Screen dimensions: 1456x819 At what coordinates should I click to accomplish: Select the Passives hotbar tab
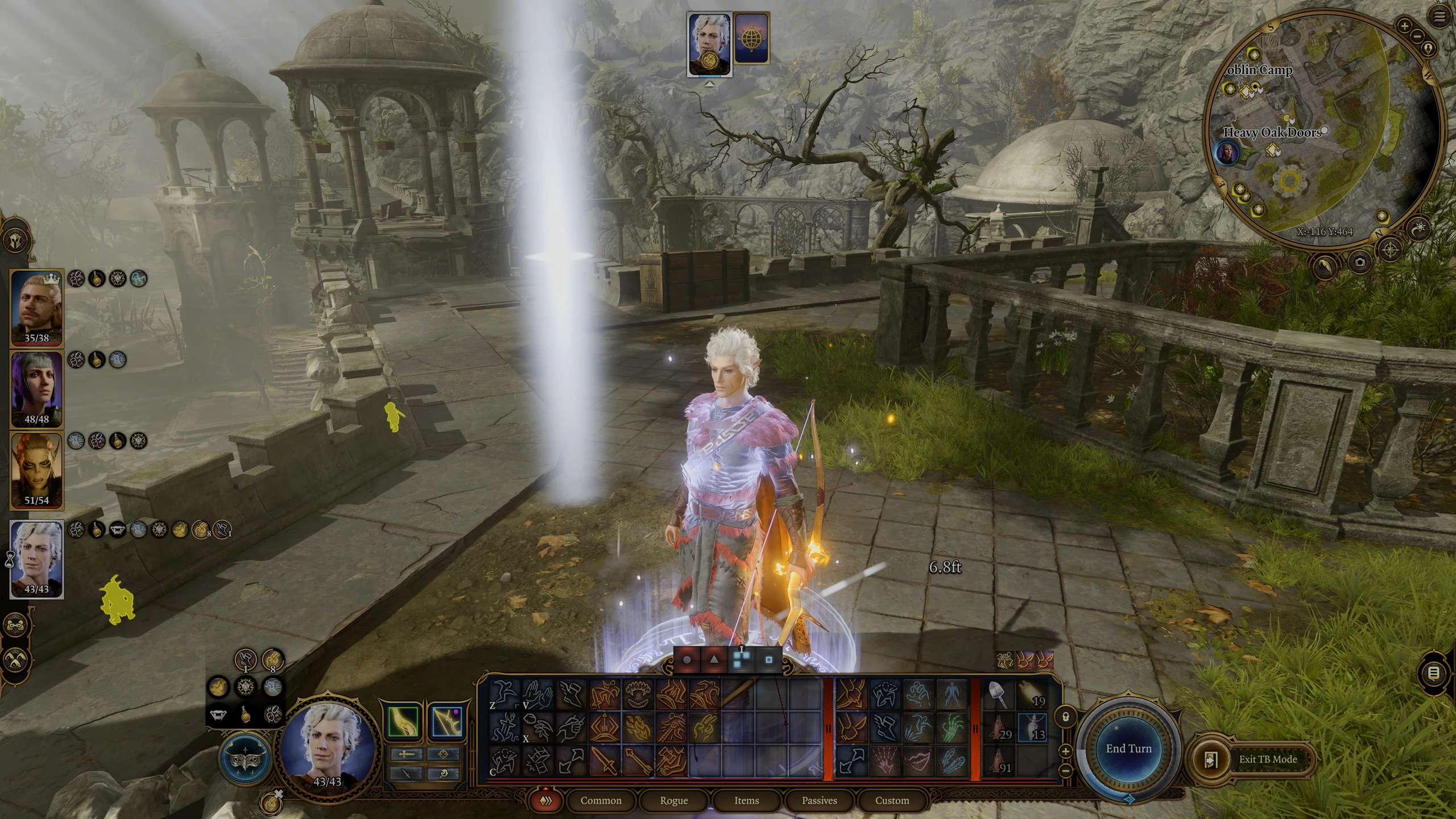(819, 800)
